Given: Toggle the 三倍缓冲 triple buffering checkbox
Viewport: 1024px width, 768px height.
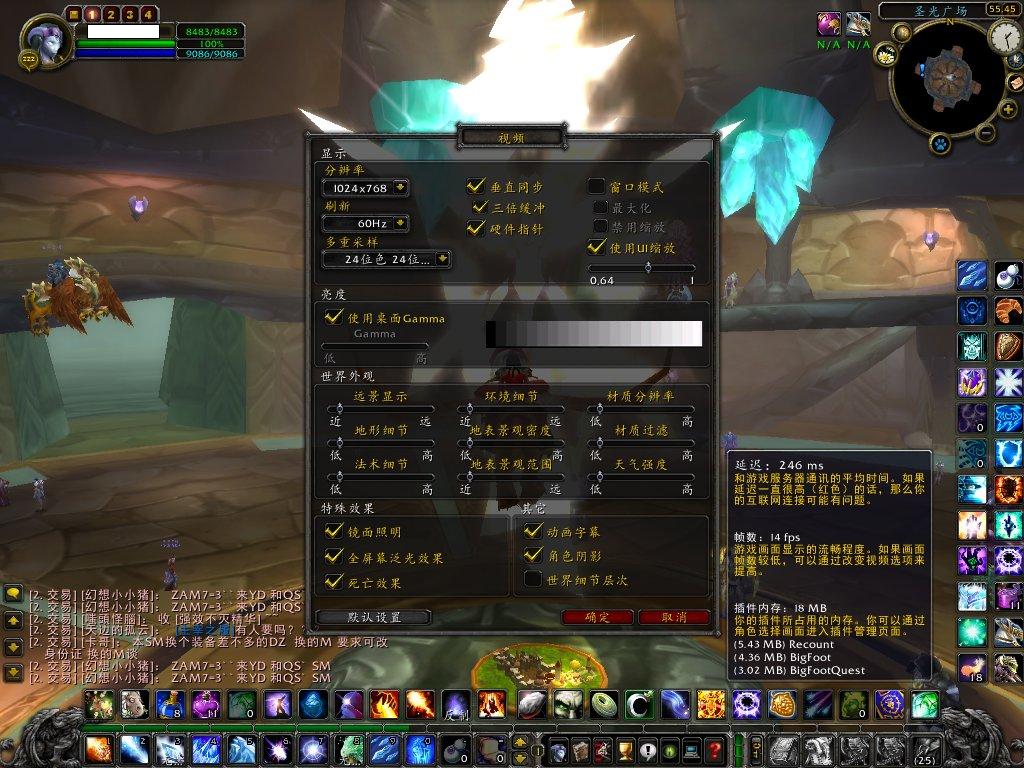Looking at the screenshot, I should 480,207.
